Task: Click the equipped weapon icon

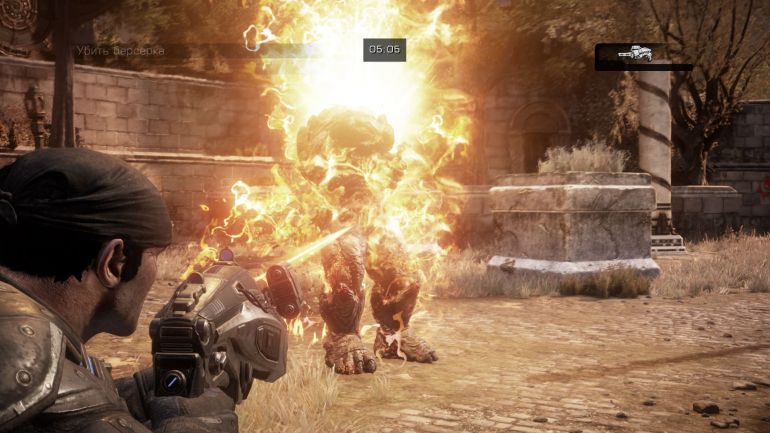Action: click(636, 54)
